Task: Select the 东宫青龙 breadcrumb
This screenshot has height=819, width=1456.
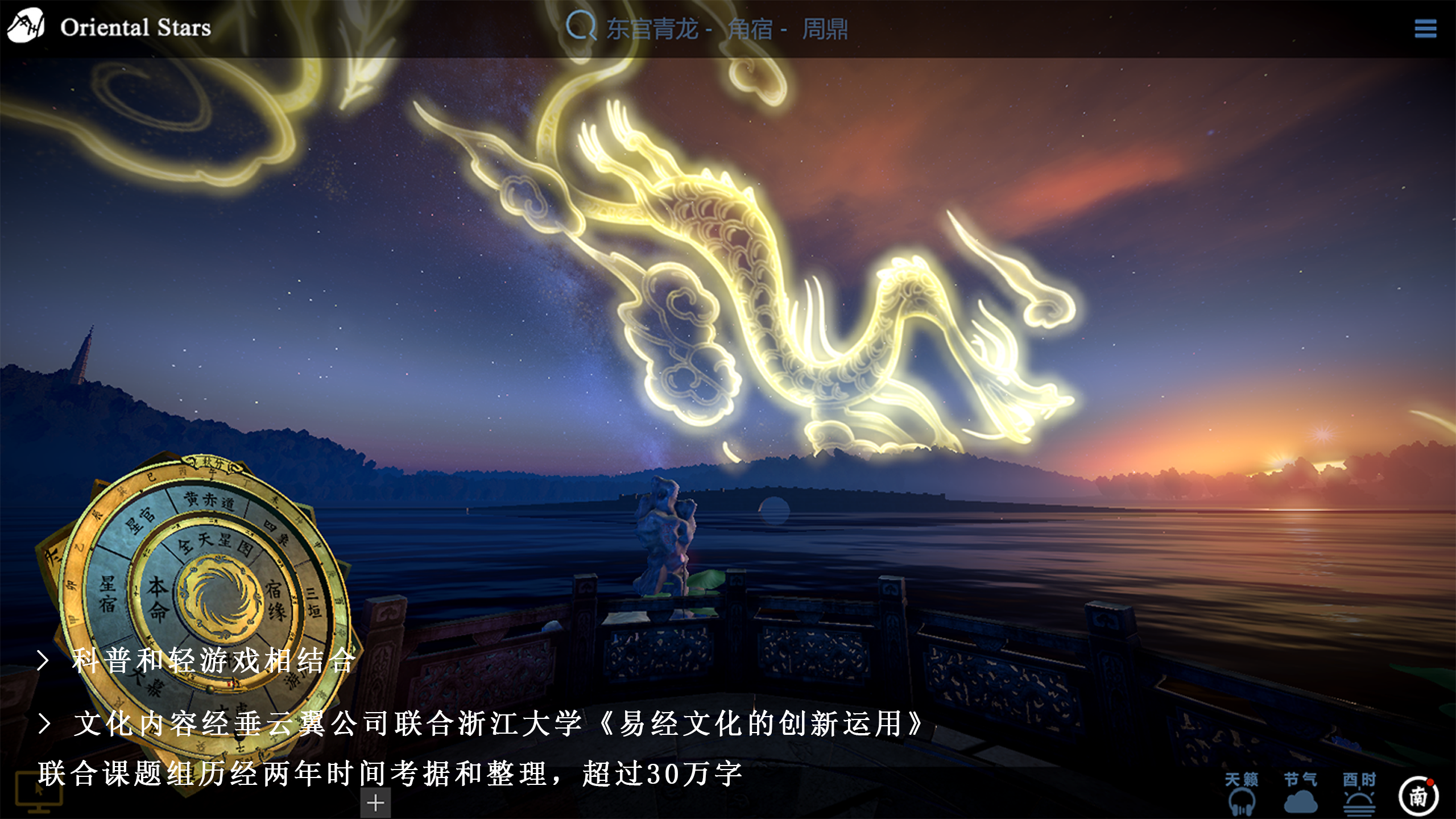Action: click(x=652, y=28)
